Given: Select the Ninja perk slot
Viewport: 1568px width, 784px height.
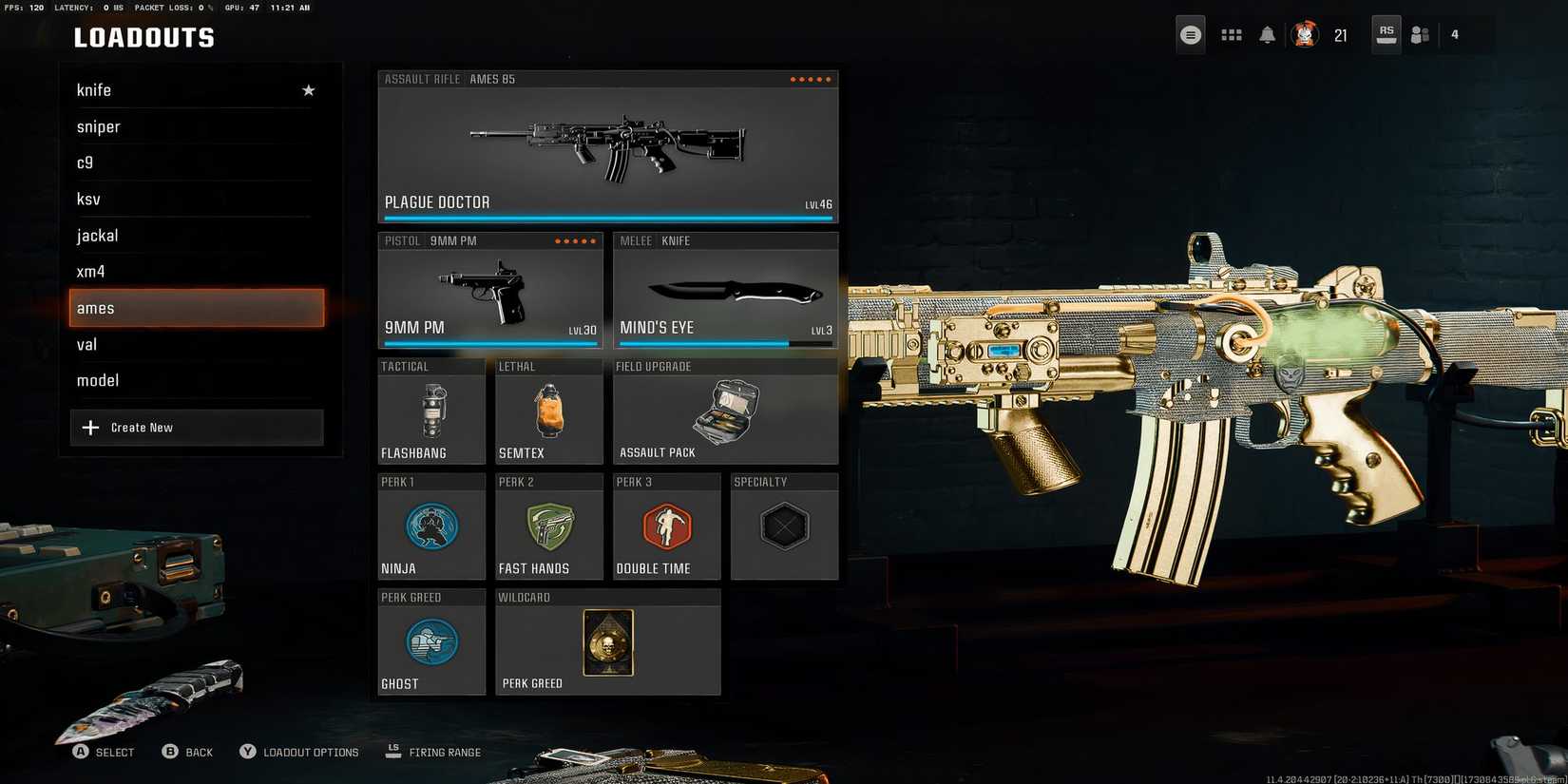Looking at the screenshot, I should pyautogui.click(x=431, y=527).
